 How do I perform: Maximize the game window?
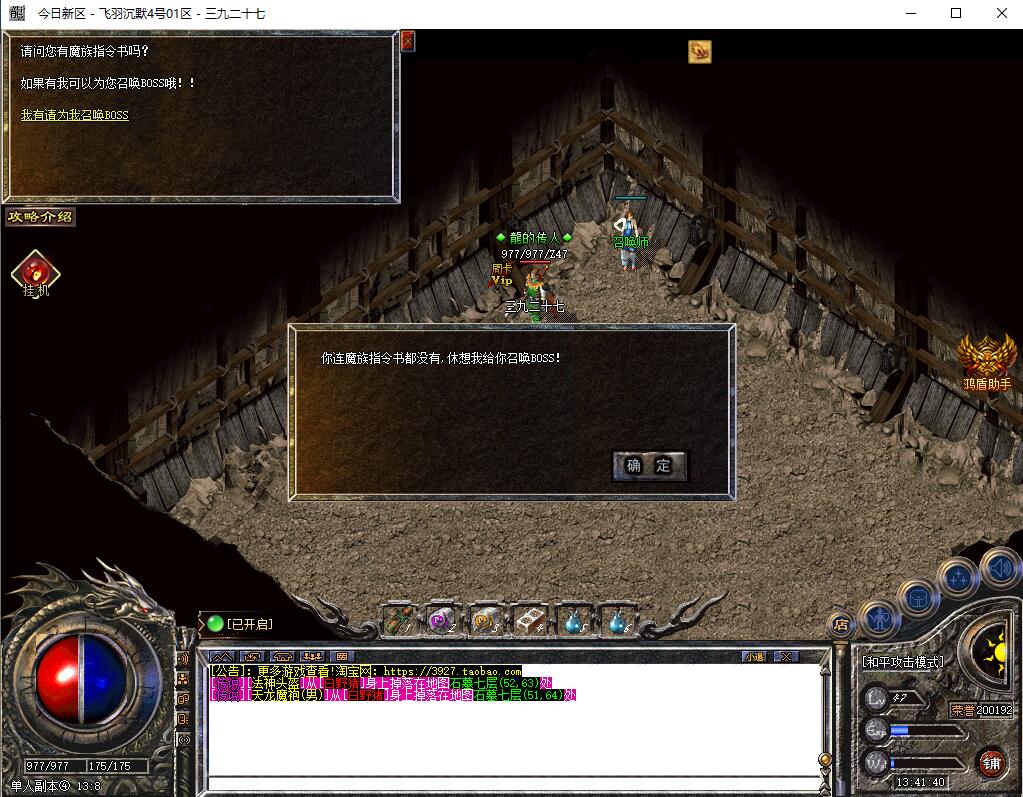(x=956, y=13)
